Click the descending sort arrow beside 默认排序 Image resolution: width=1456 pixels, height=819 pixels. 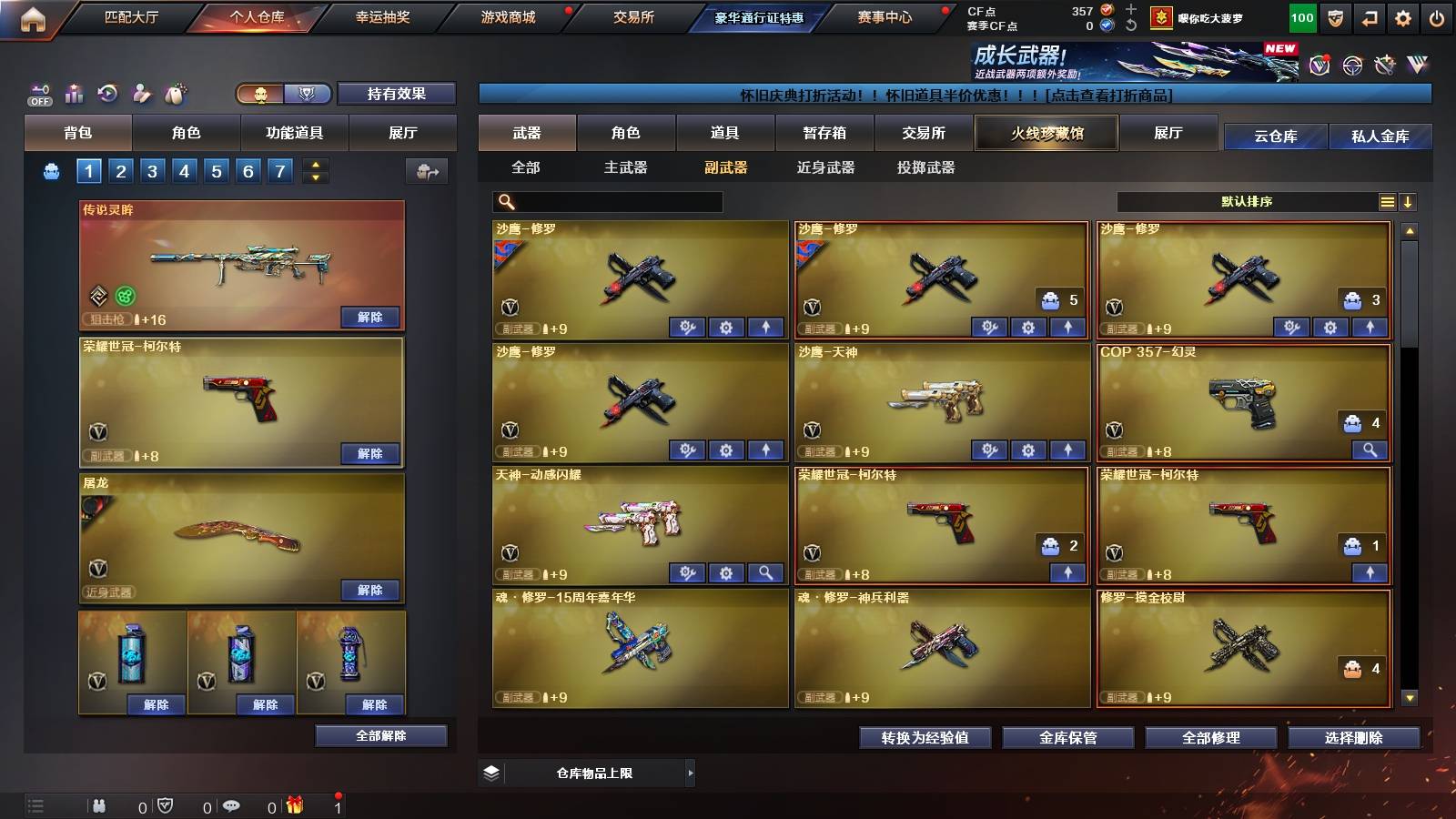tap(1410, 201)
